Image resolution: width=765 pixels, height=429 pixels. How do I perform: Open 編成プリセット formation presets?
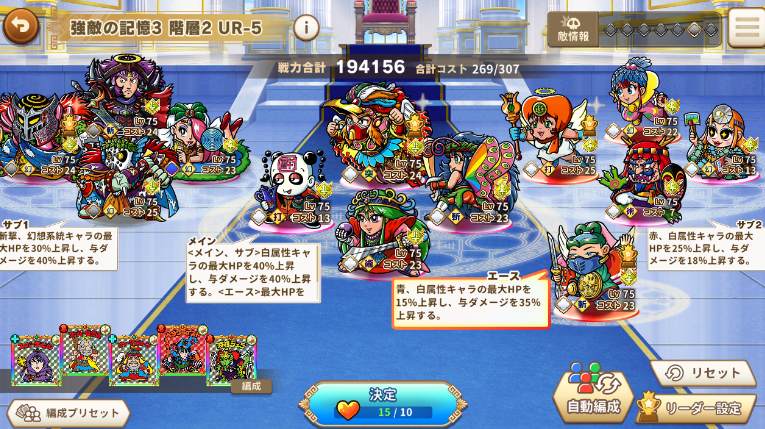tap(68, 413)
